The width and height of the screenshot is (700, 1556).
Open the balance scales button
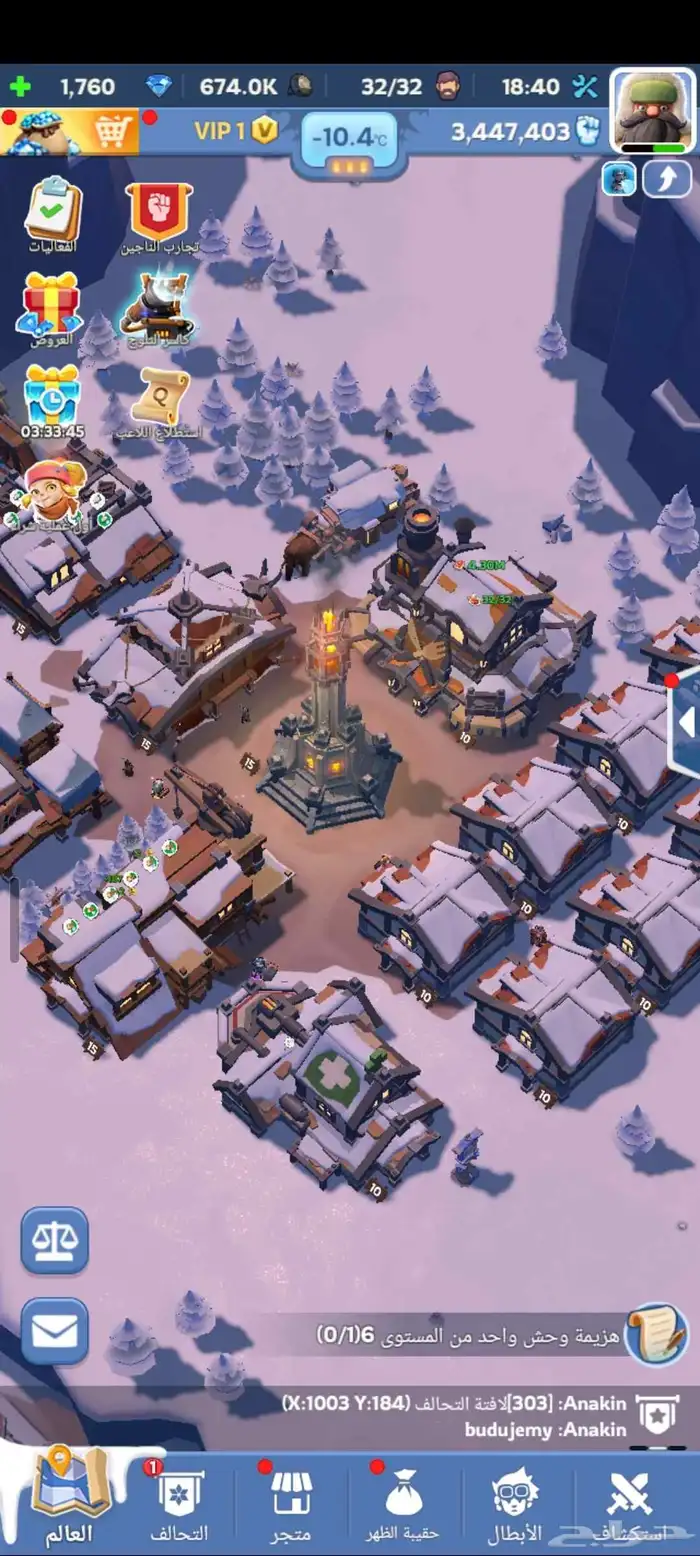pos(55,1240)
